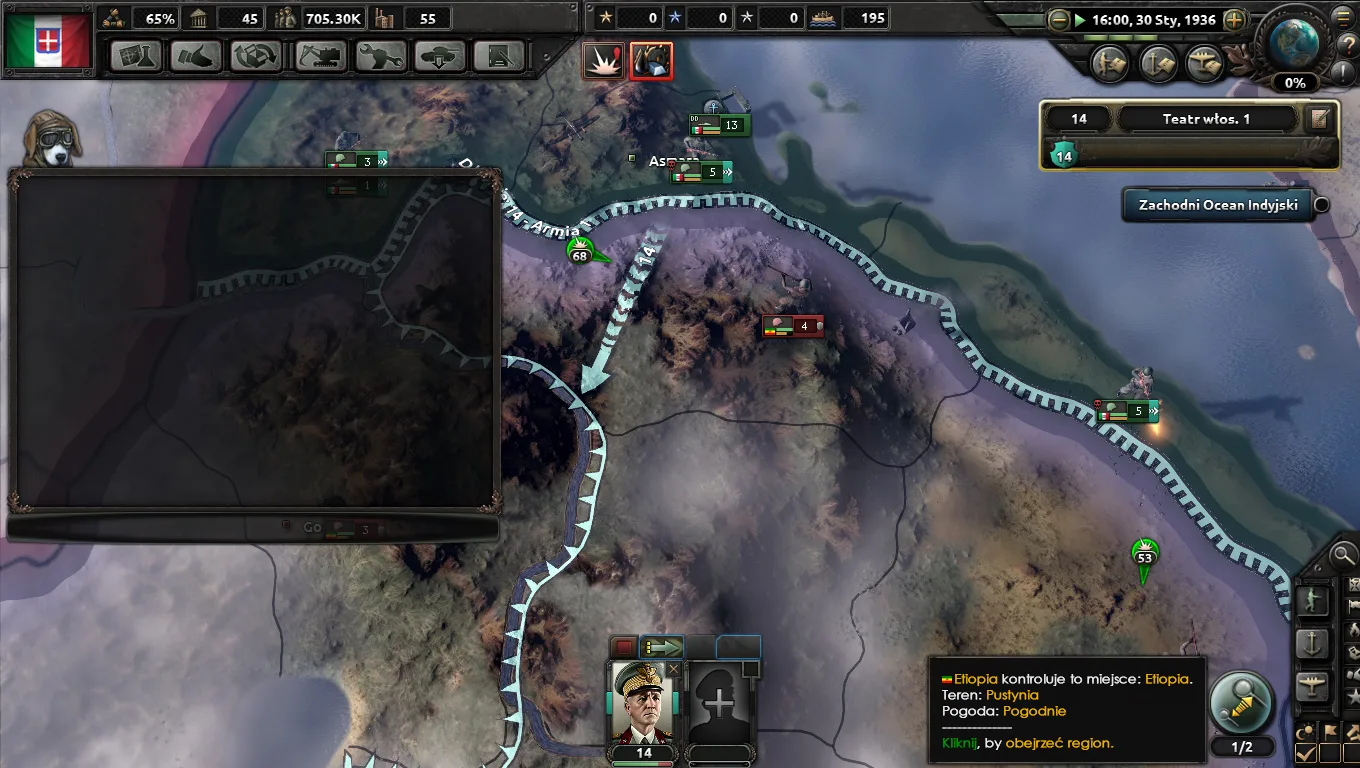Open the air orders plane button
Screen dimensions: 1360x768
pyautogui.click(x=1312, y=686)
